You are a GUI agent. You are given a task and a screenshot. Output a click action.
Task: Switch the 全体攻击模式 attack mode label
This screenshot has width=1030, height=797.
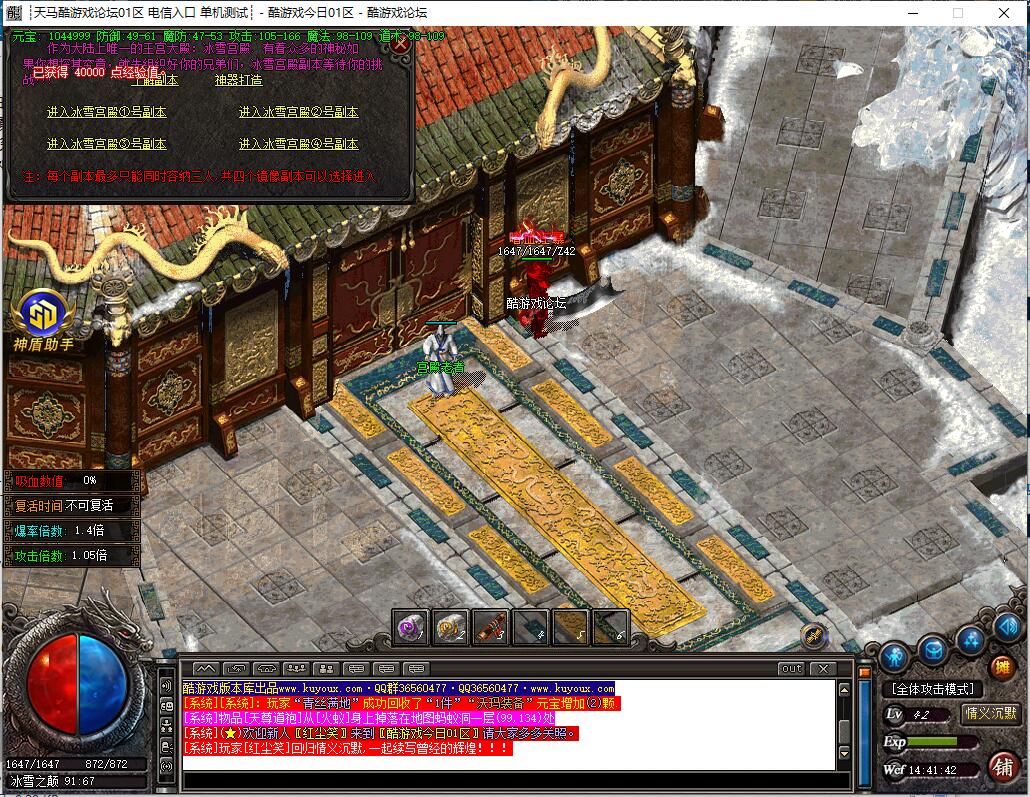click(x=932, y=689)
